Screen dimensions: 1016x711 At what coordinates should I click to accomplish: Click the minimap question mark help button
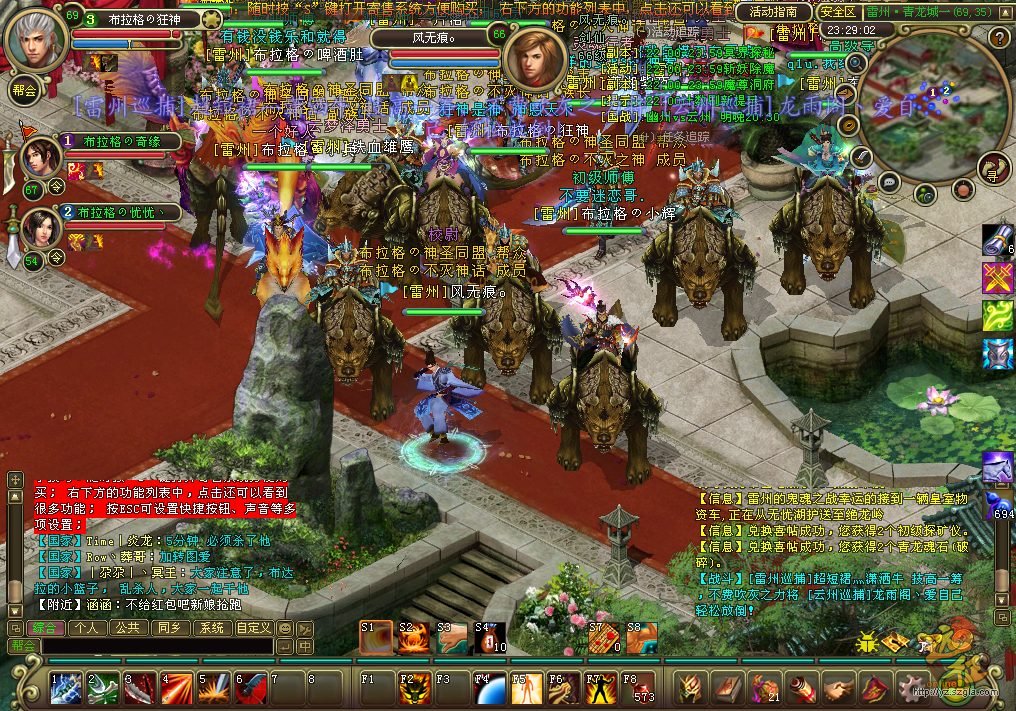pyautogui.click(x=996, y=39)
